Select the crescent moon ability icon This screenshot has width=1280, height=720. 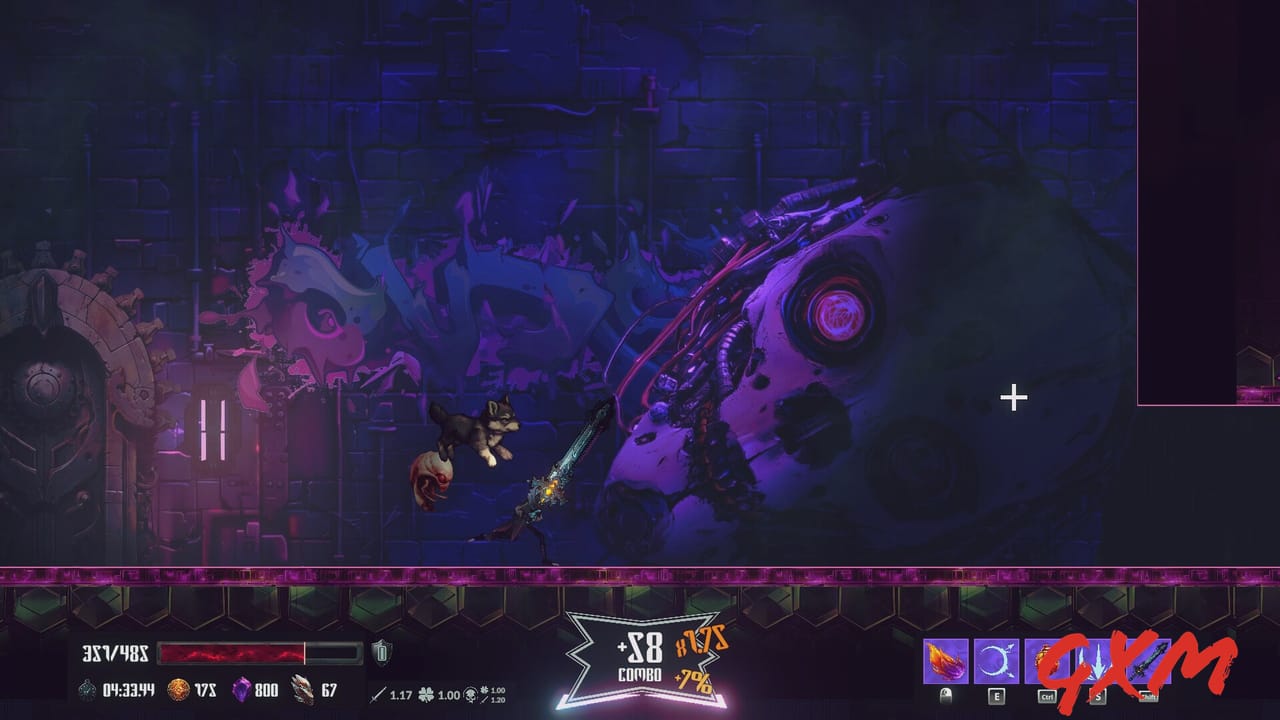click(x=996, y=660)
